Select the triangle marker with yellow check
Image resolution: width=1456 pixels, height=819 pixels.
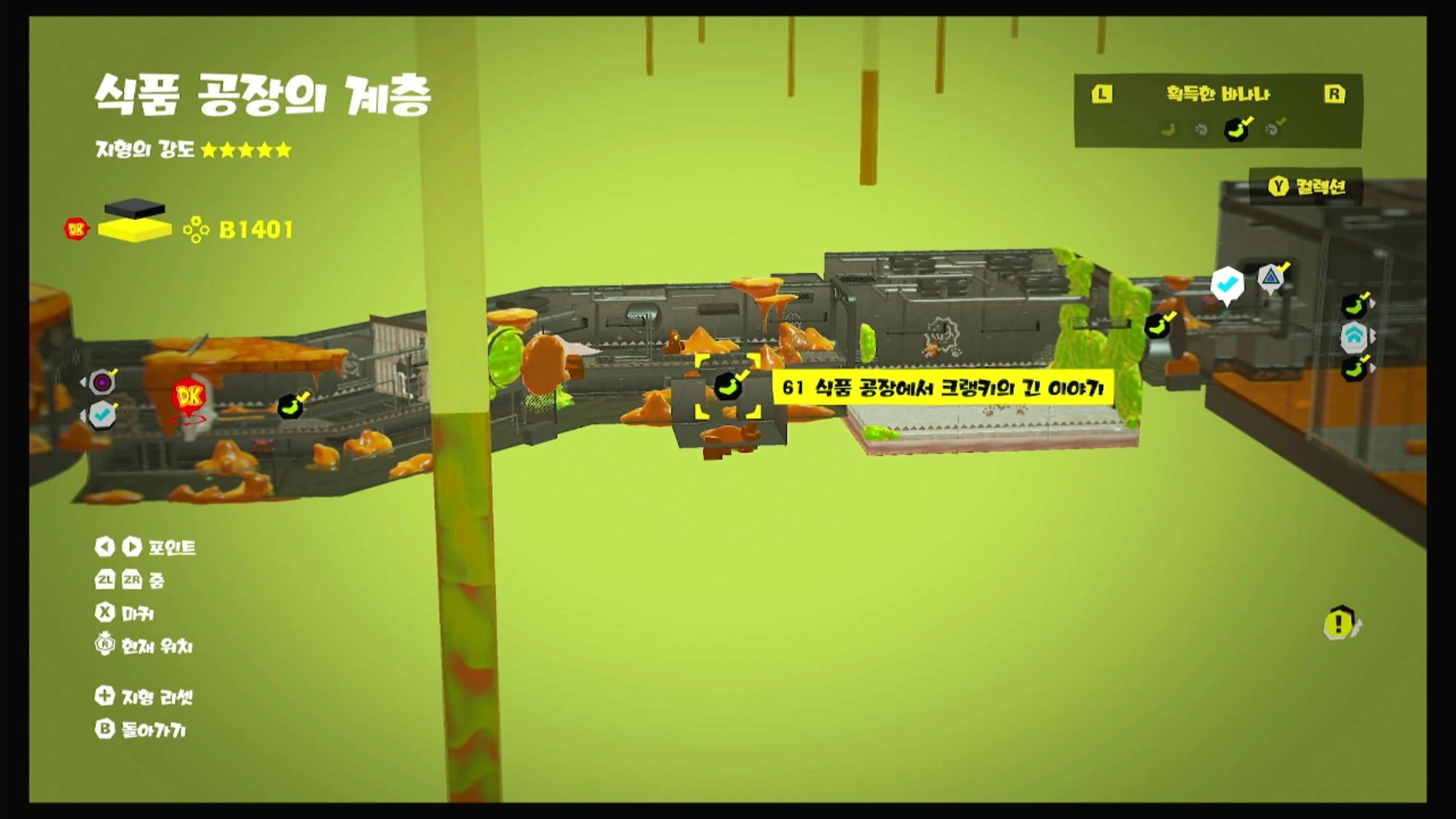1270,278
